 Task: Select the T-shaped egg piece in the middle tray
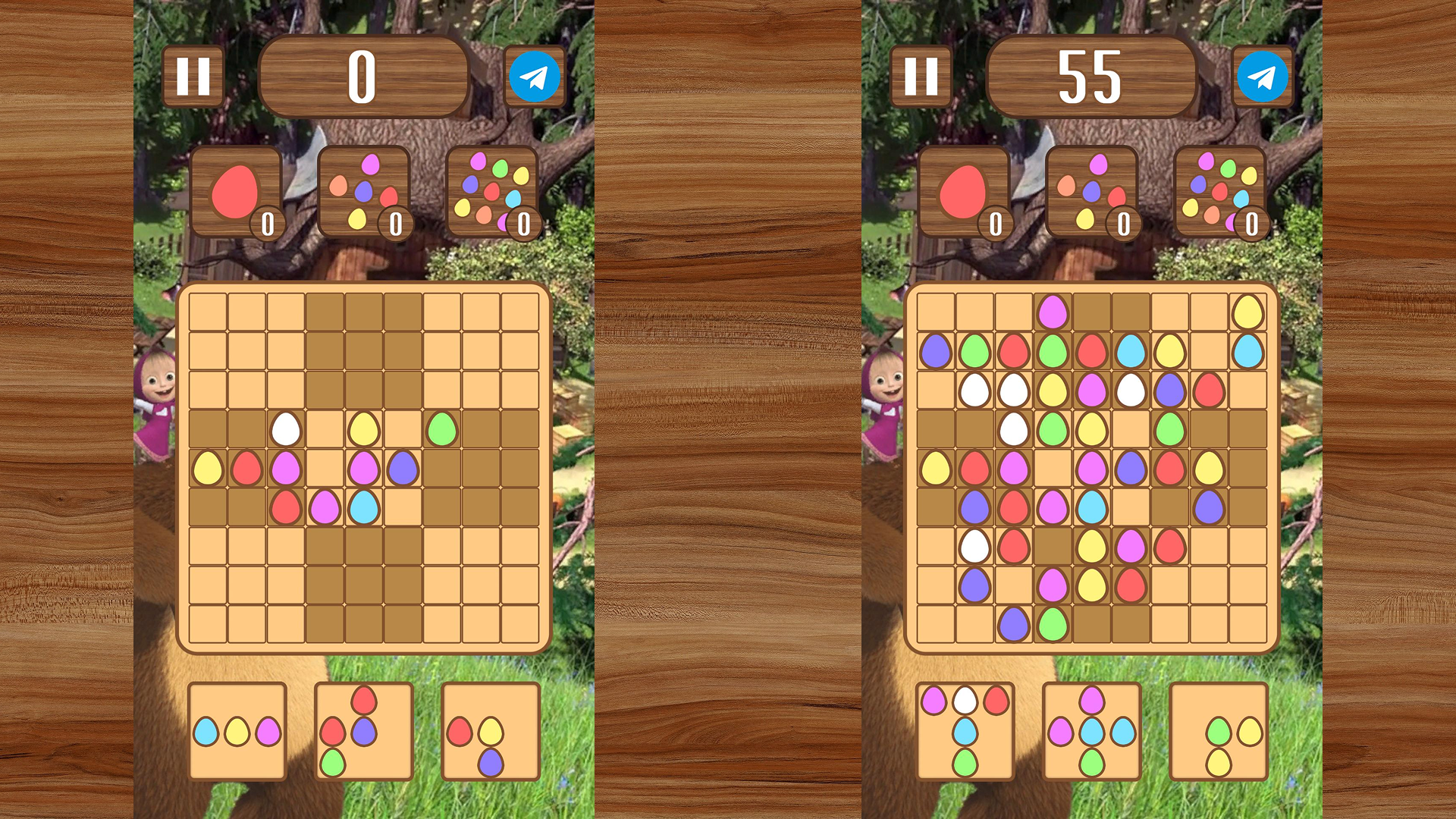(362, 730)
